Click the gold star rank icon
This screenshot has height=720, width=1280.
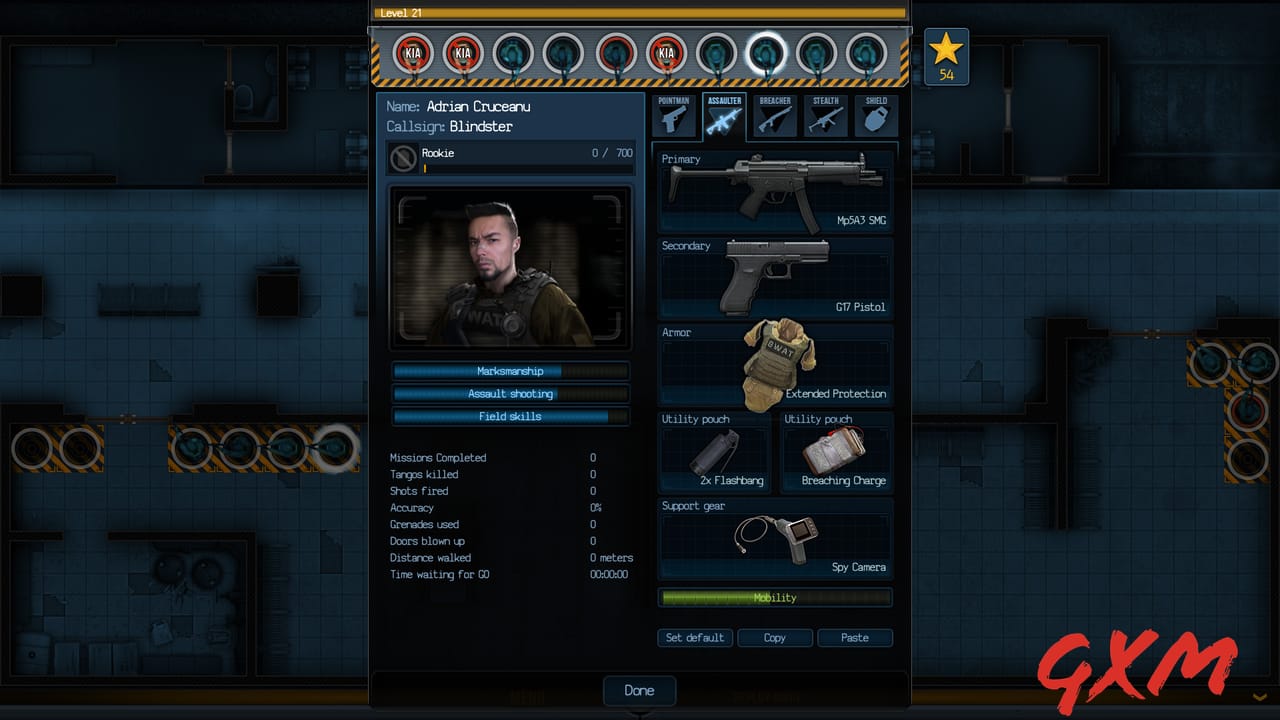click(945, 46)
